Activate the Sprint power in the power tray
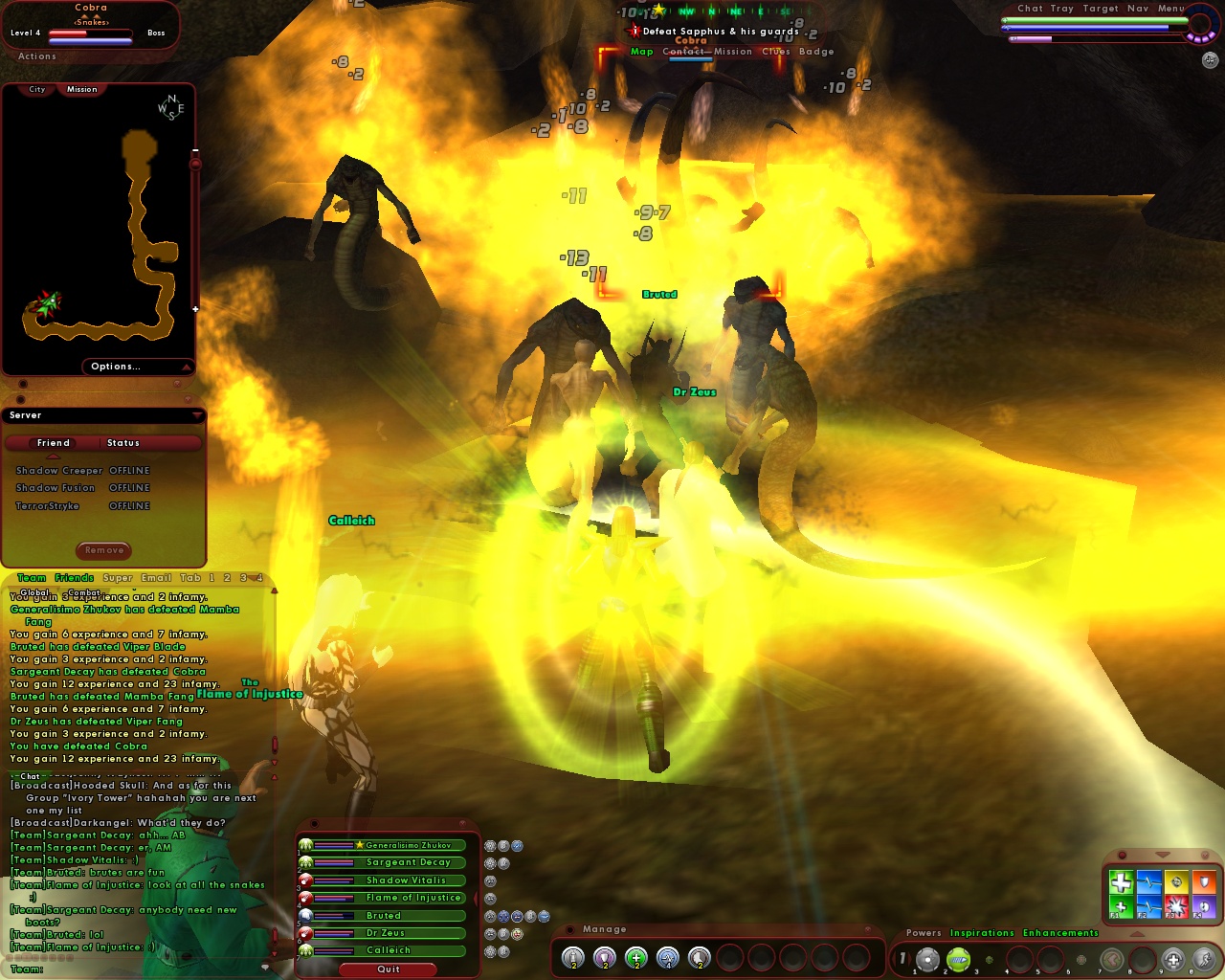This screenshot has width=1225, height=980. tap(1203, 958)
